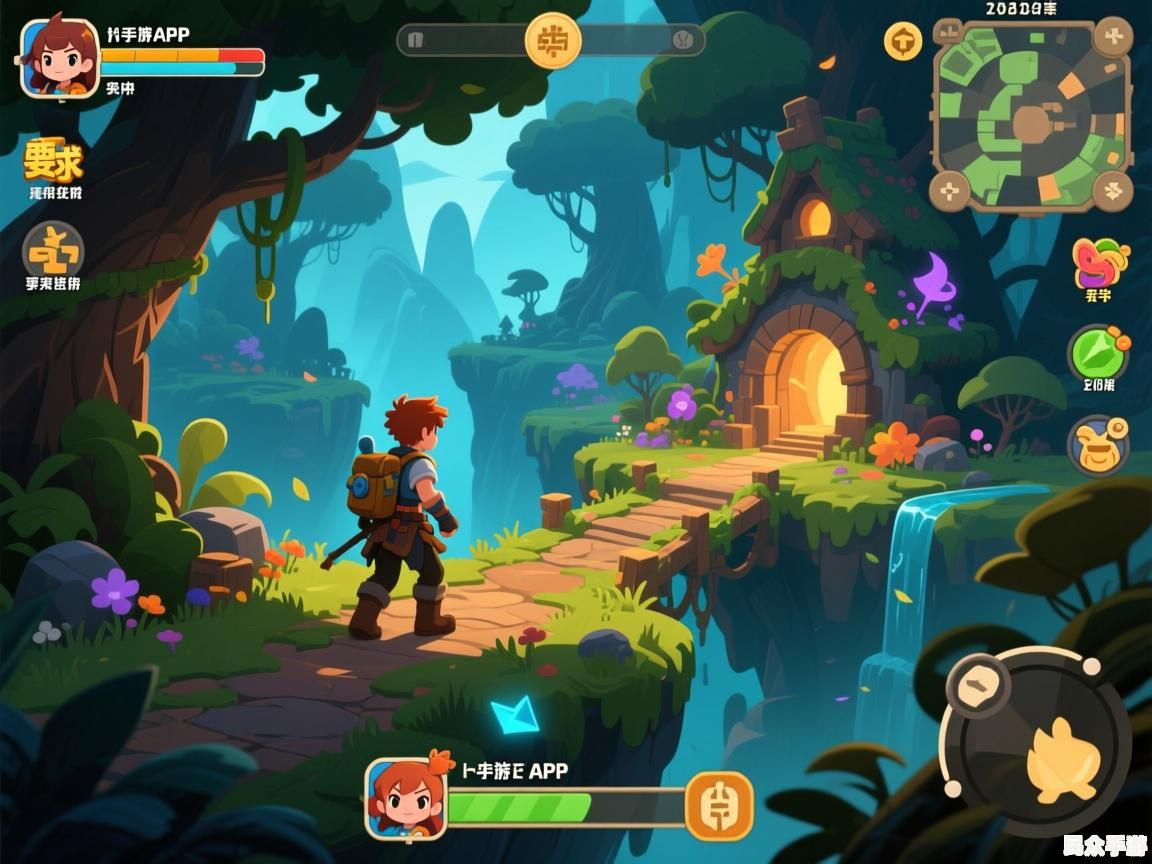Tap the gold emblem on the top bar
Screen dimensions: 1152x864
[553, 40]
